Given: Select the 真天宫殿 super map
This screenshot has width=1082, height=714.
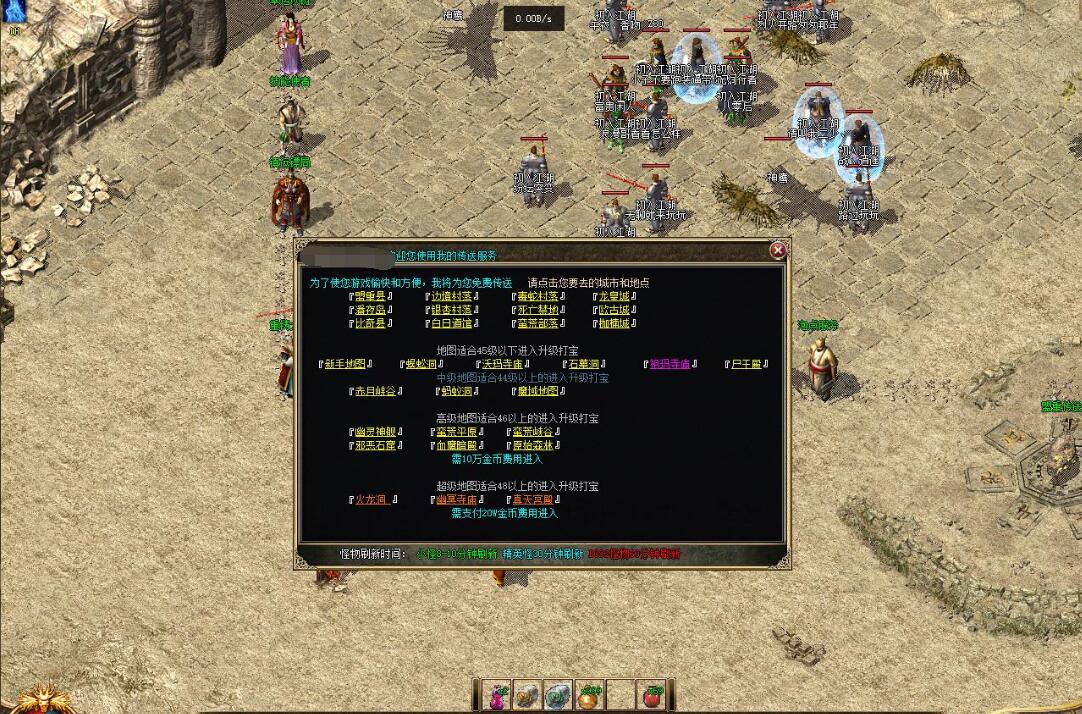Looking at the screenshot, I should pos(533,499).
